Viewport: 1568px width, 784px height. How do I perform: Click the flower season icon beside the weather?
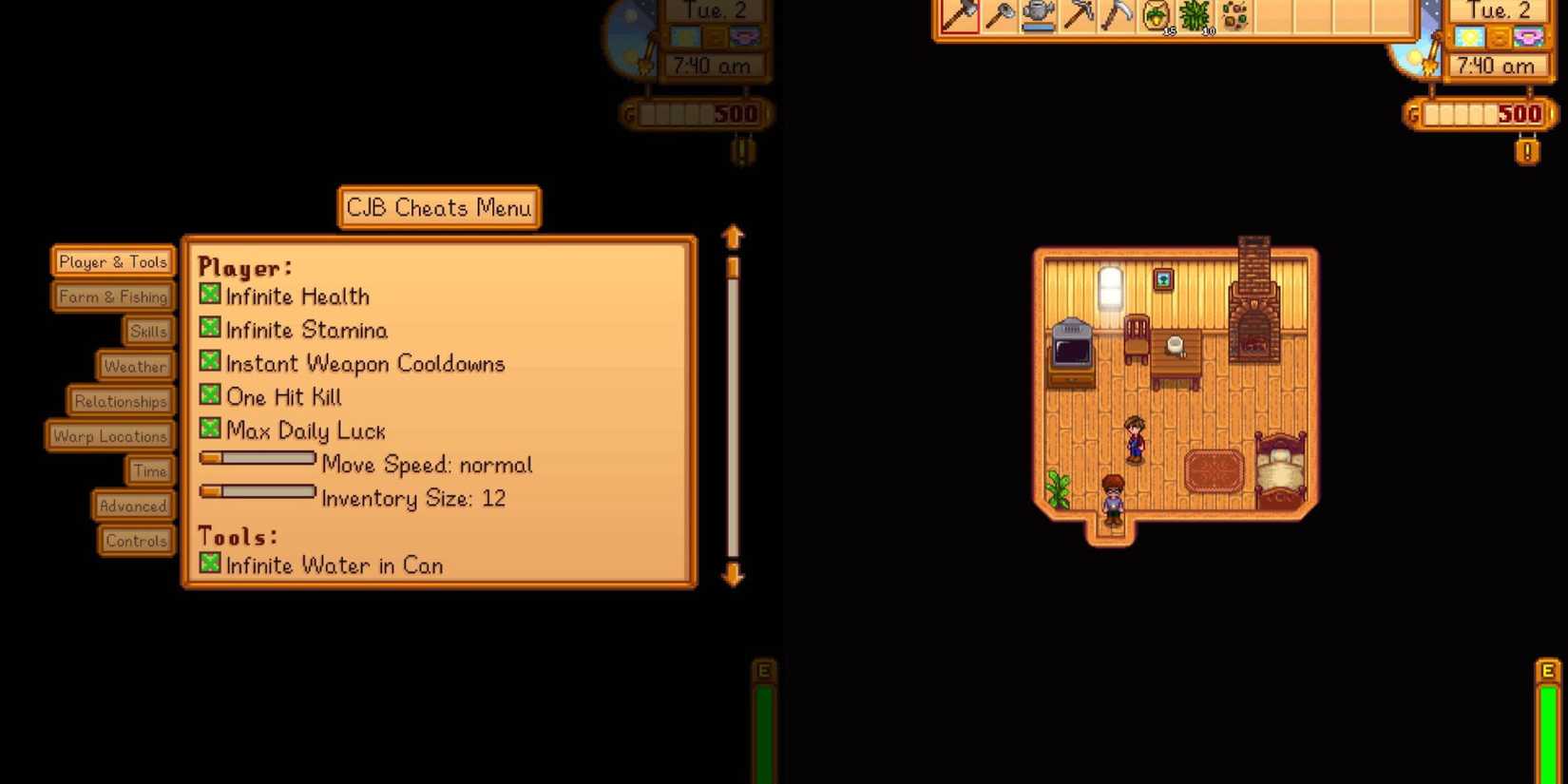pos(1527,37)
